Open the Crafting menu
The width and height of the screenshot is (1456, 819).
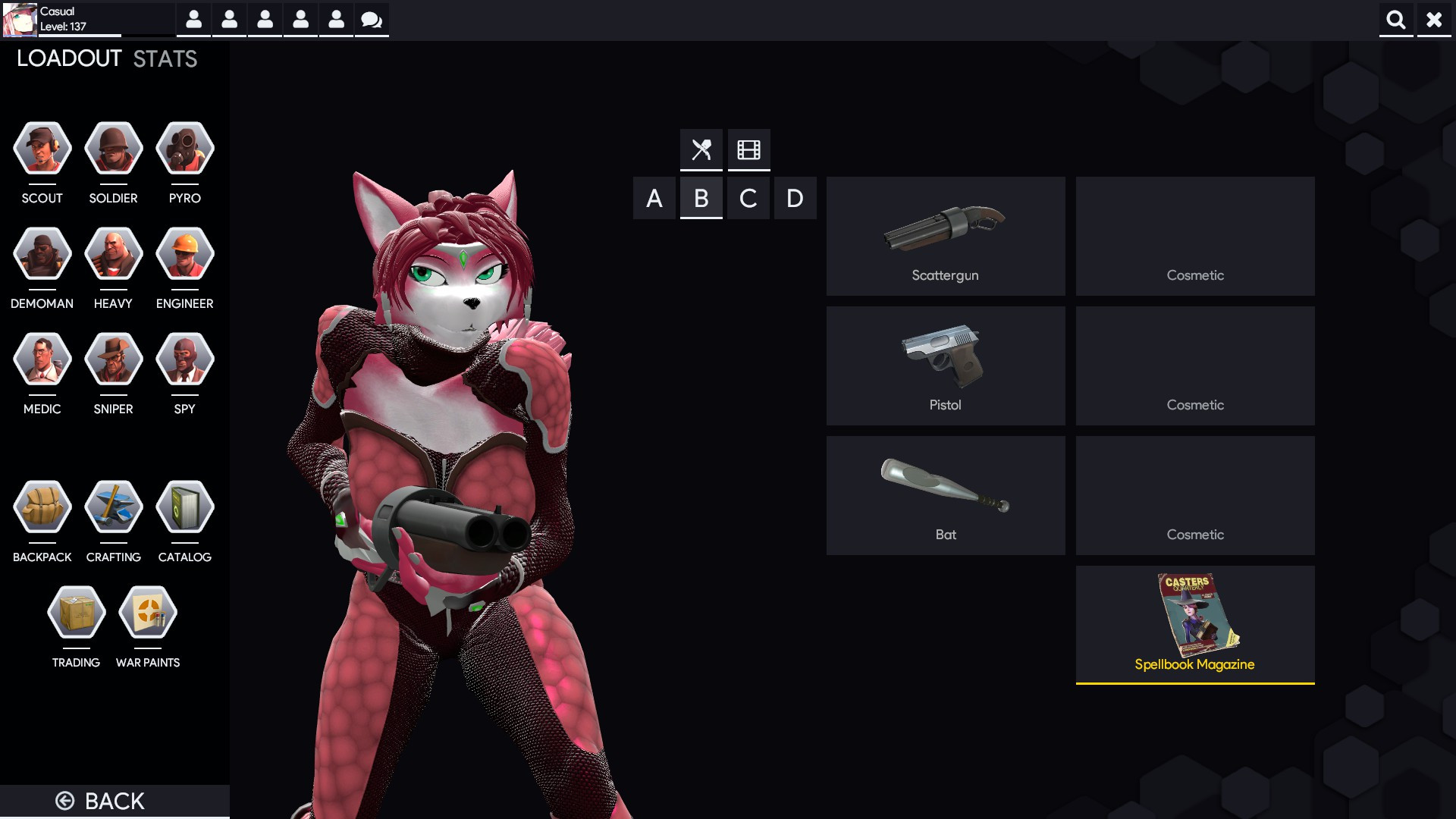(x=113, y=507)
